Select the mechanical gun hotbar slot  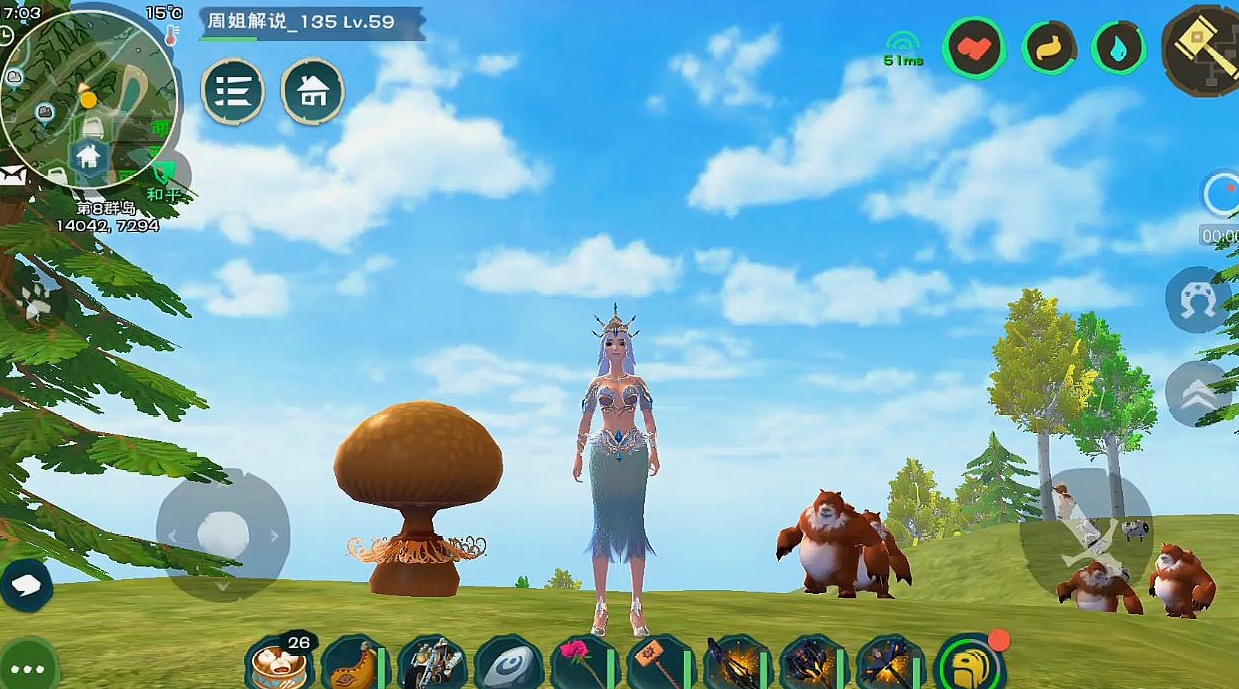[x=431, y=663]
